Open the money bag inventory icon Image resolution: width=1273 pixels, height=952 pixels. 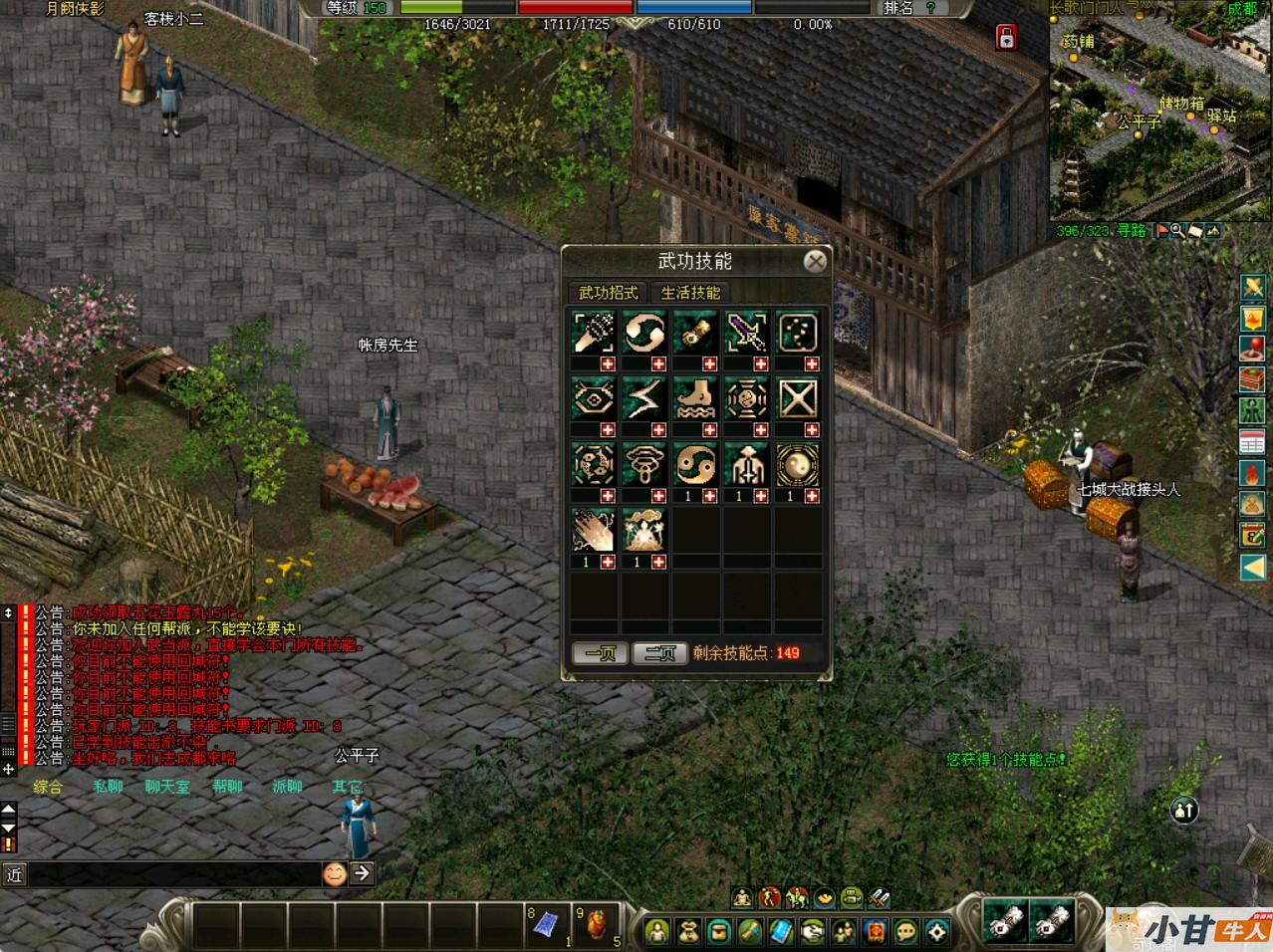[x=688, y=932]
